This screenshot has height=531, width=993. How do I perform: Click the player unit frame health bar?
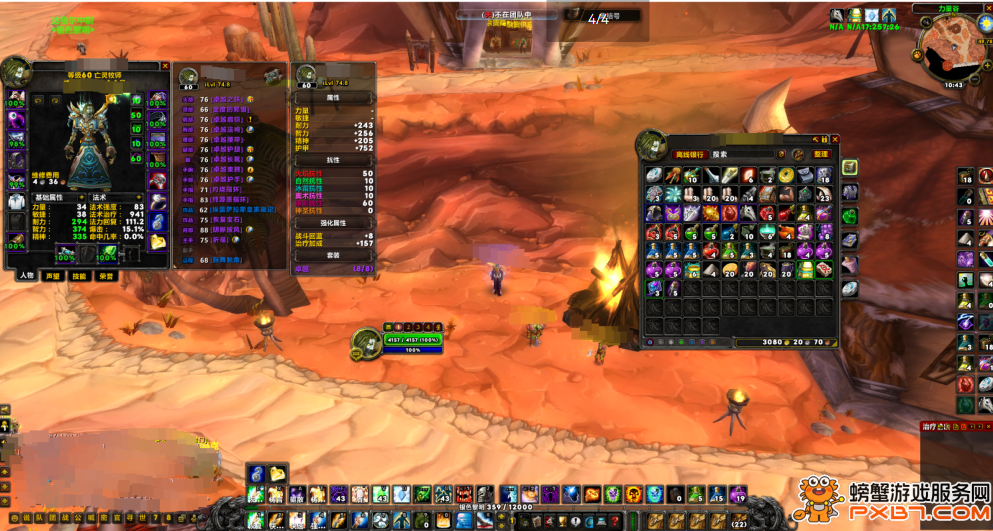point(412,340)
